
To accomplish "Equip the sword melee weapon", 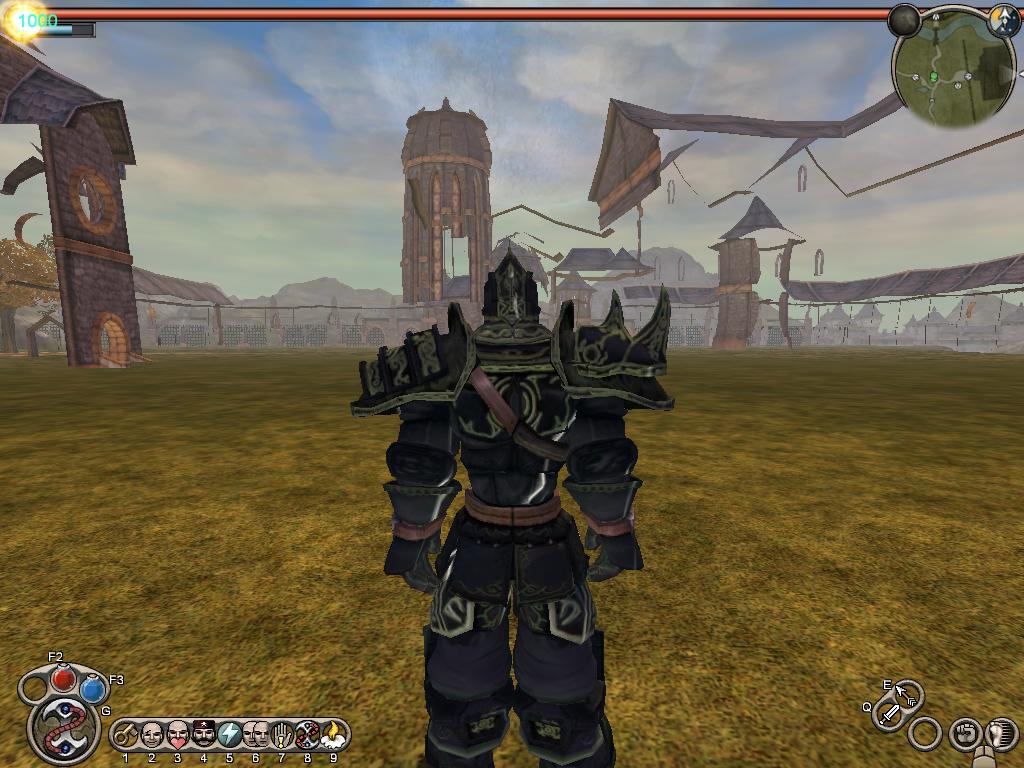I will pos(888,714).
